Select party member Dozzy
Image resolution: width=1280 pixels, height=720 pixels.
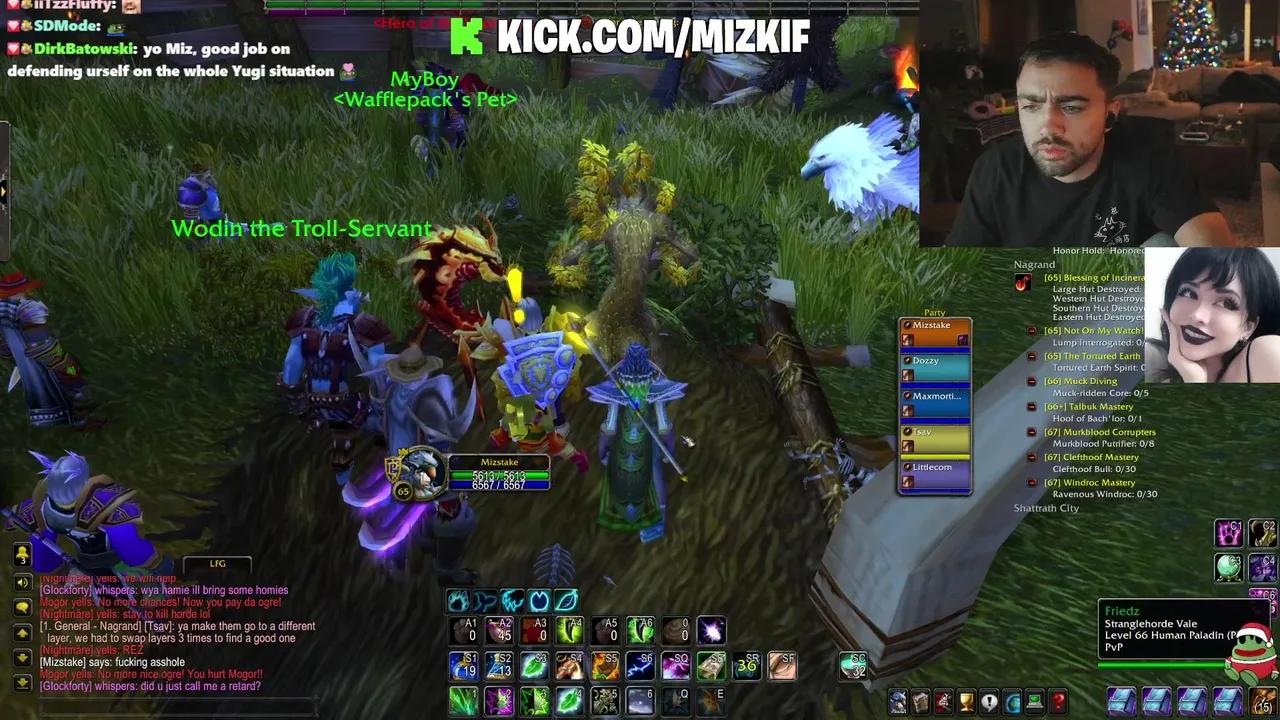tap(930, 364)
